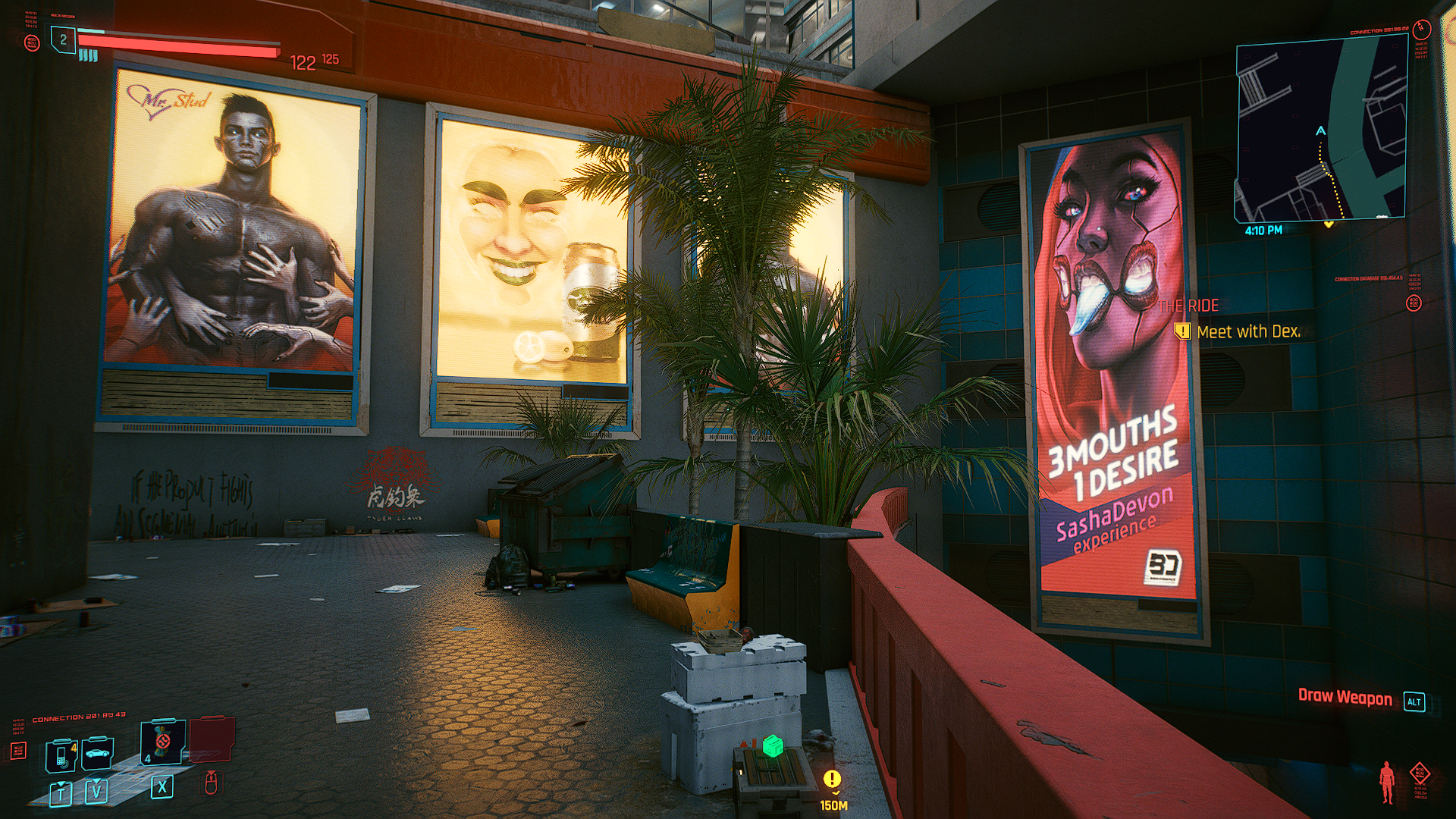This screenshot has width=1456, height=819.
Task: Open the minimap in the corner
Action: 1321,130
